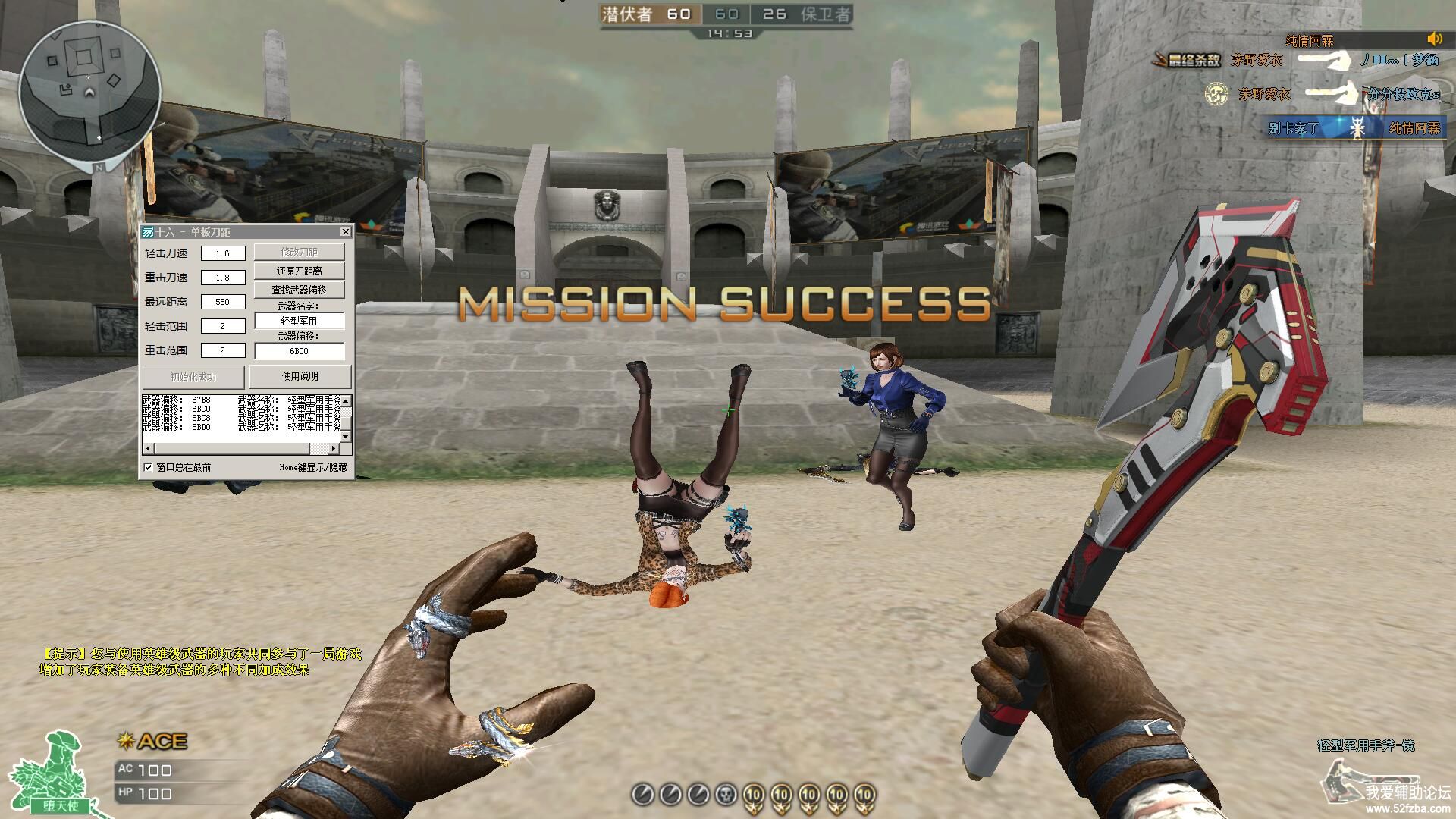Close the 单板刀距 tool window

click(x=345, y=231)
